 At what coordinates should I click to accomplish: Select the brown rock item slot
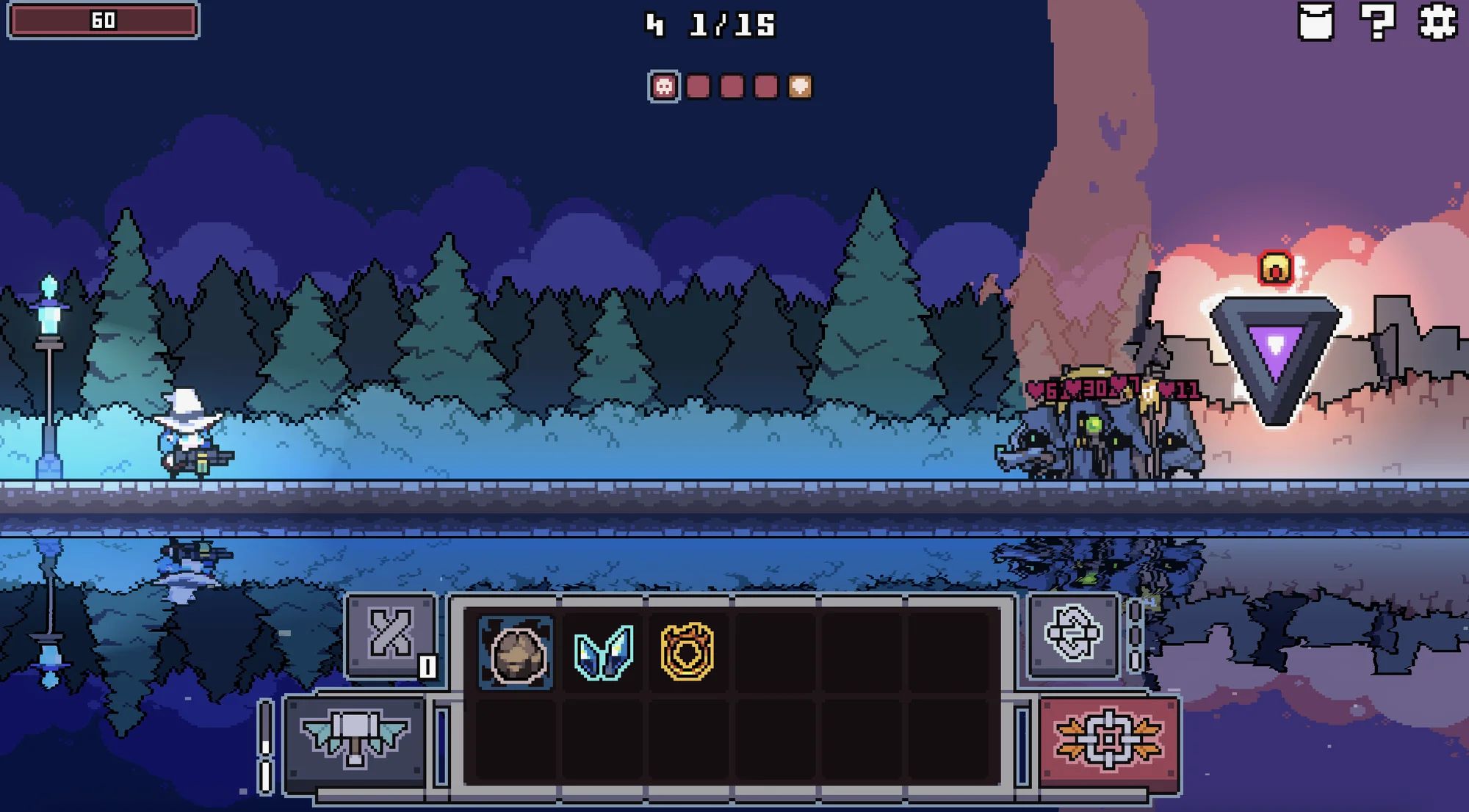516,653
